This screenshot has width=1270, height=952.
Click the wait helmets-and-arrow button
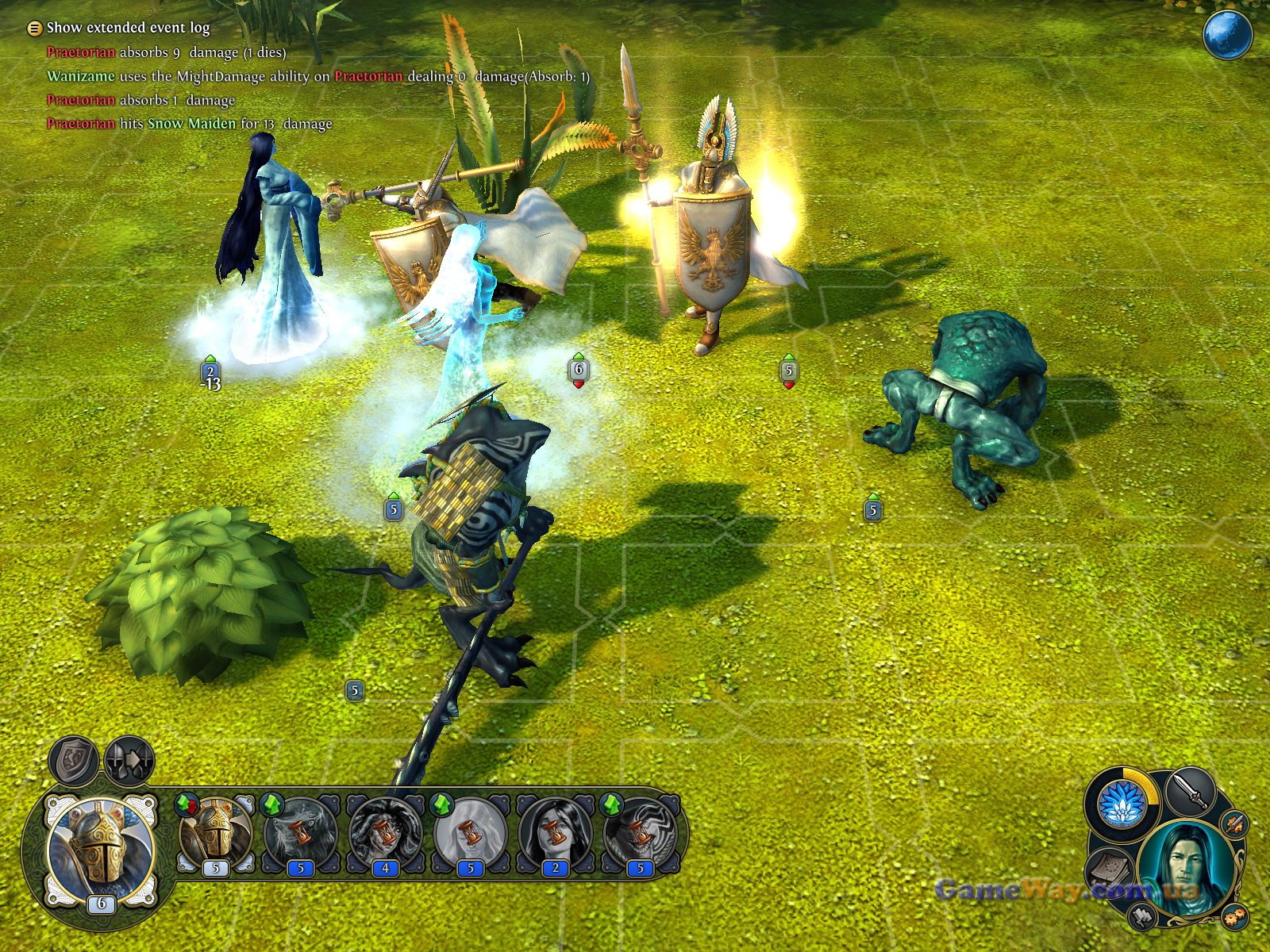(129, 759)
